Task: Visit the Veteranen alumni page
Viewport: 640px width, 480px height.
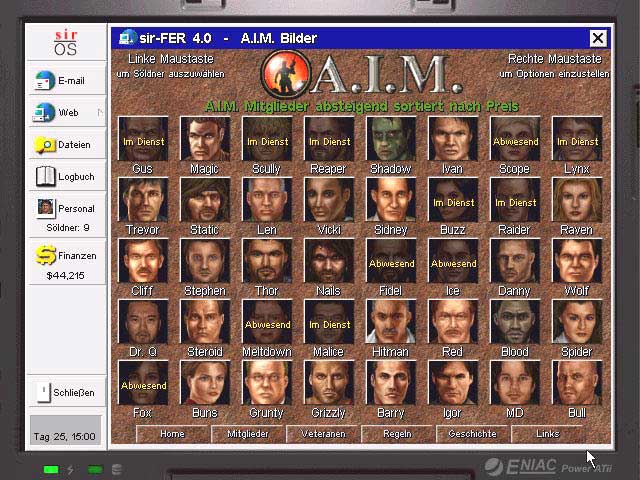Action: point(322,434)
